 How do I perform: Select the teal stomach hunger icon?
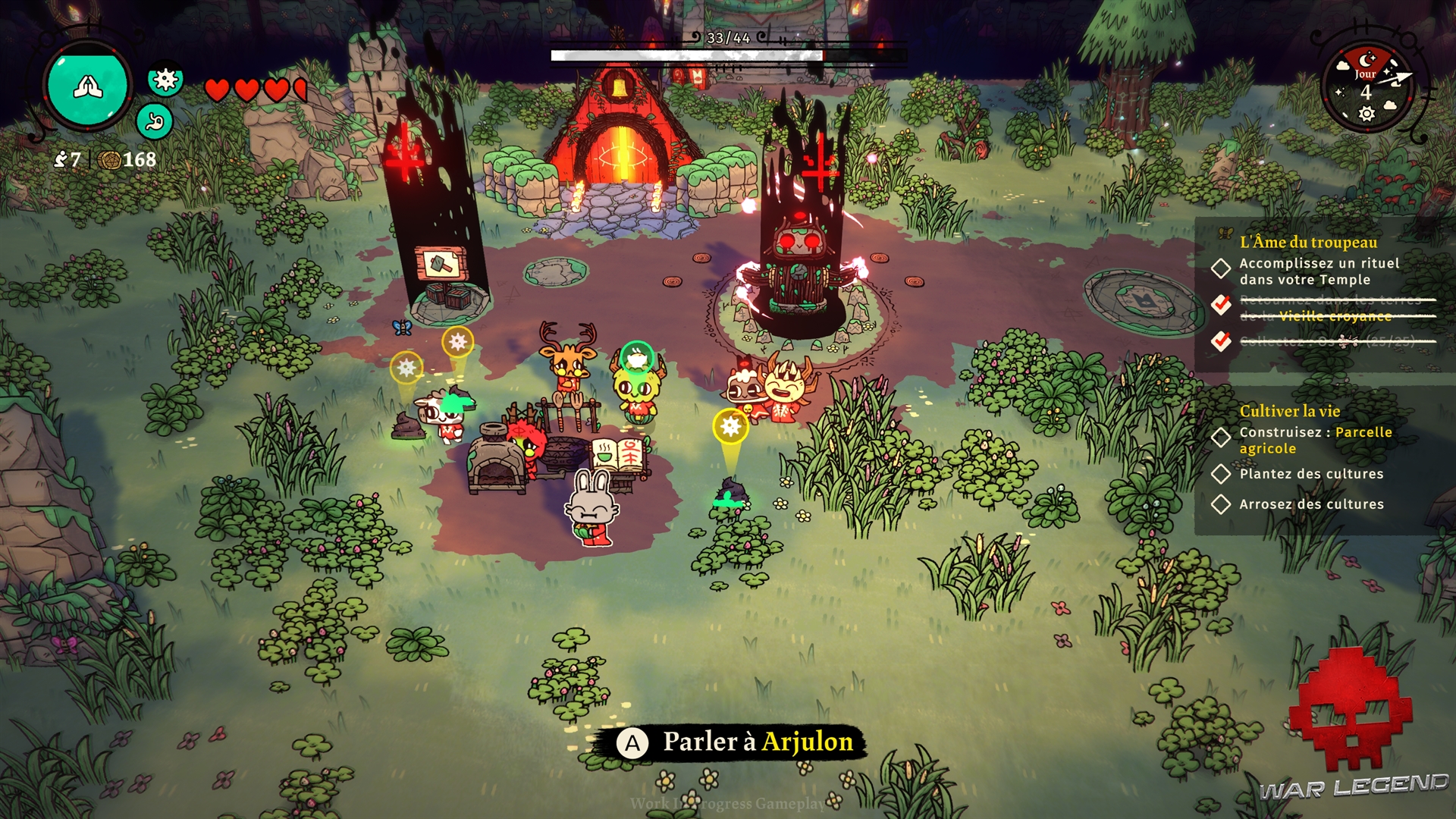pyautogui.click(x=155, y=121)
